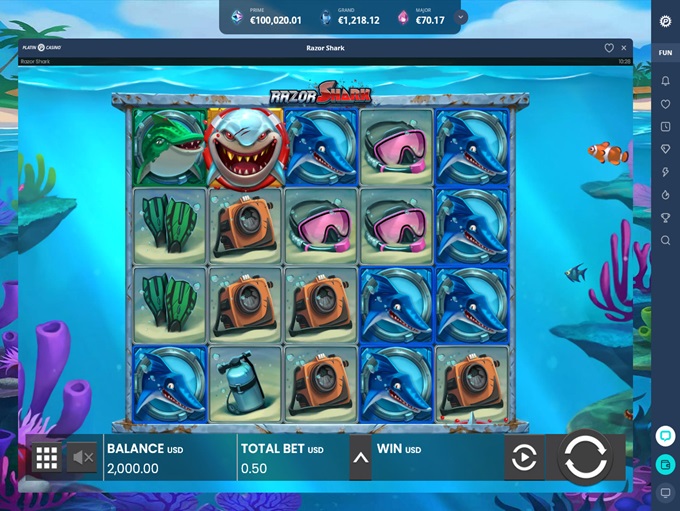Open the wallet button in the sidebar
Image resolution: width=680 pixels, height=511 pixels.
[665, 464]
